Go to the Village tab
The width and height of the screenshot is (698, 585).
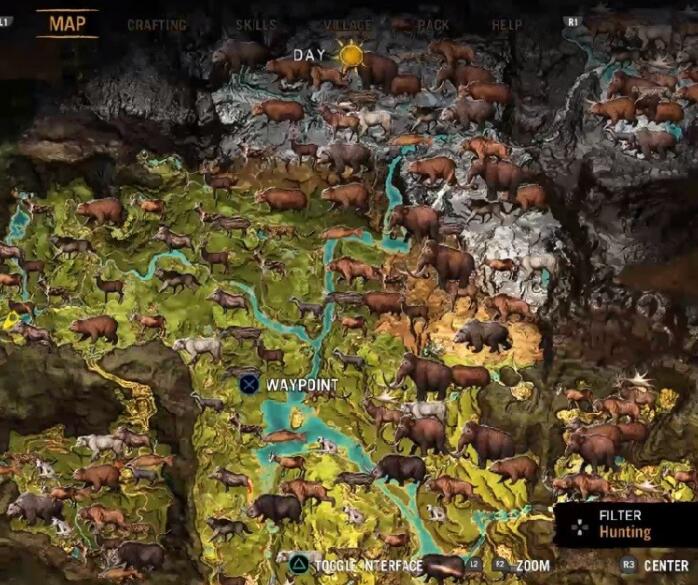pyautogui.click(x=348, y=25)
